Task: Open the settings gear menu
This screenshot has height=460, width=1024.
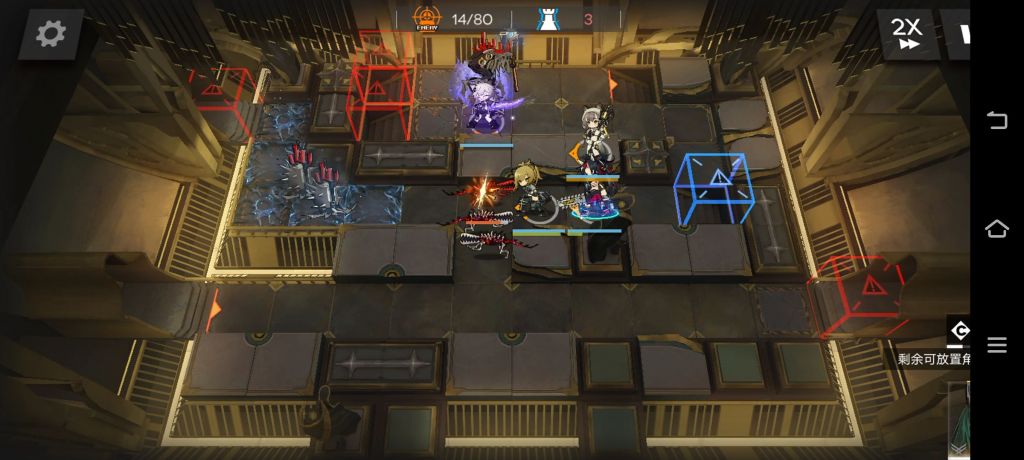Action: (50, 34)
